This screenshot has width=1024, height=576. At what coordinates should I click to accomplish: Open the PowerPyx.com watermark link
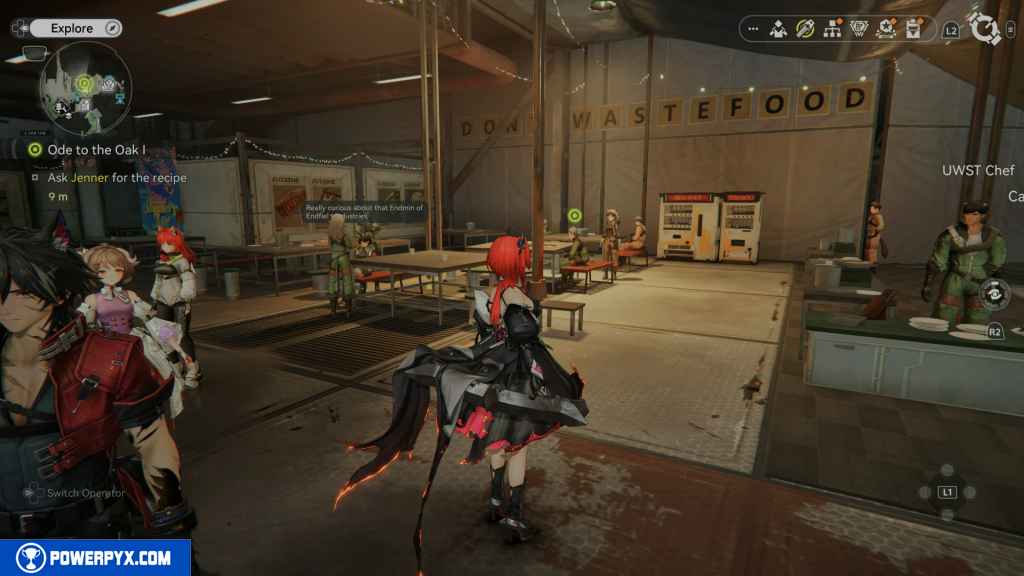pos(95,558)
